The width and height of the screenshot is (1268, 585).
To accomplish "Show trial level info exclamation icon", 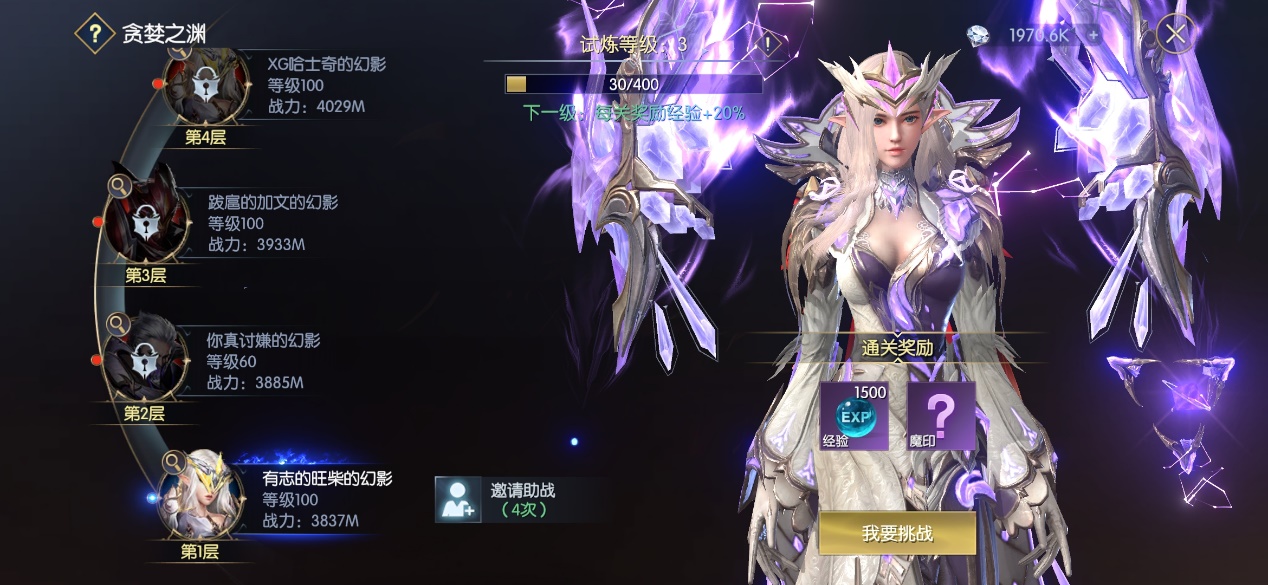I will point(767,44).
